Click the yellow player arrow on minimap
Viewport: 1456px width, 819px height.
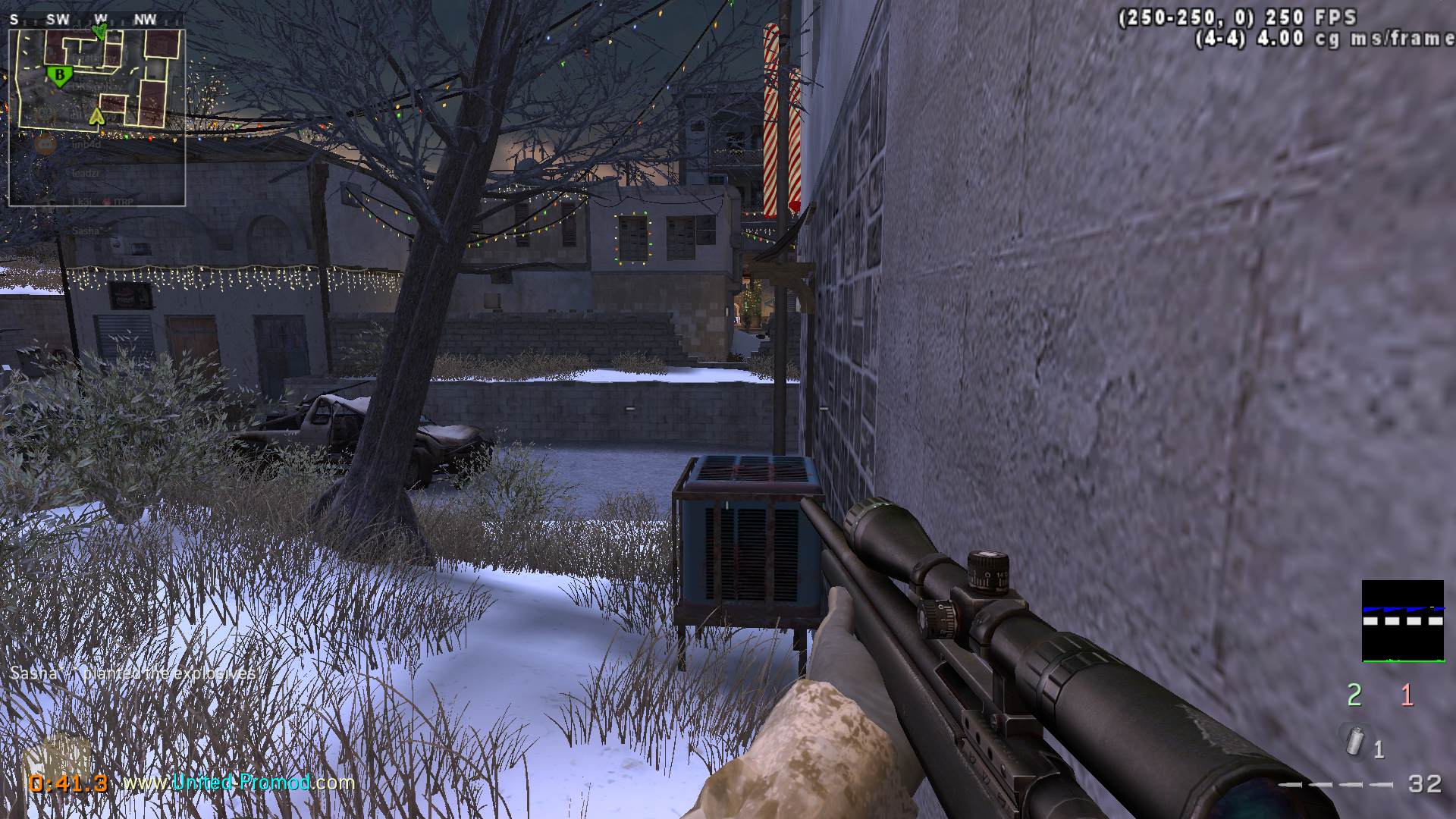96,116
